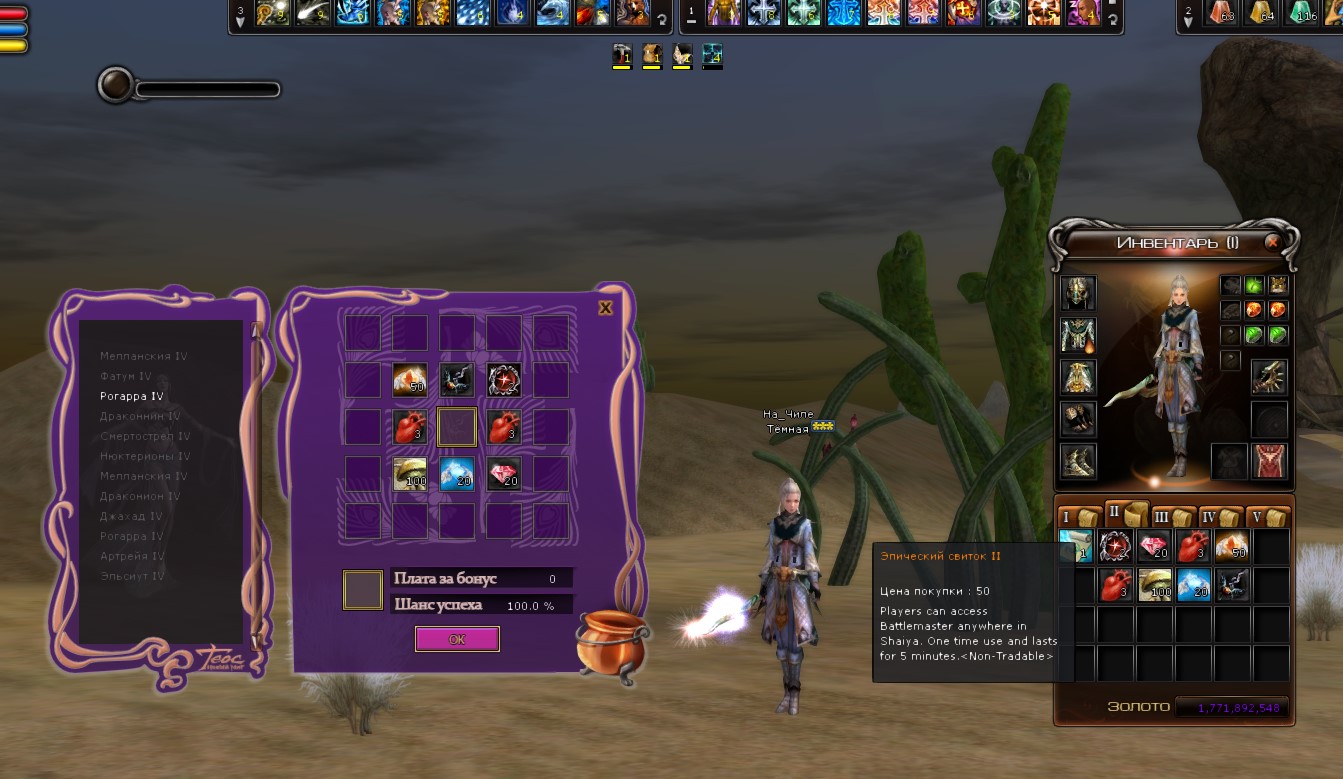Screen dimensions: 1343x779
Task: Close the Инвентарь window
Action: coord(1272,242)
